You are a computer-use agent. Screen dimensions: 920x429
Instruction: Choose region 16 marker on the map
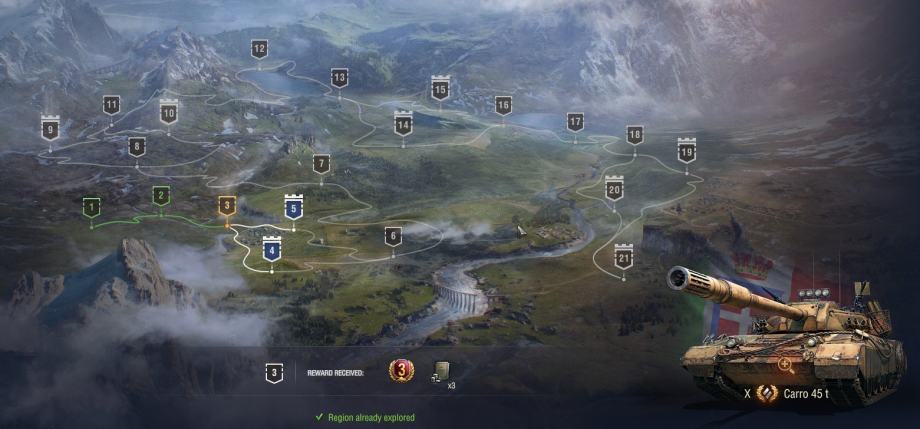pos(503,105)
